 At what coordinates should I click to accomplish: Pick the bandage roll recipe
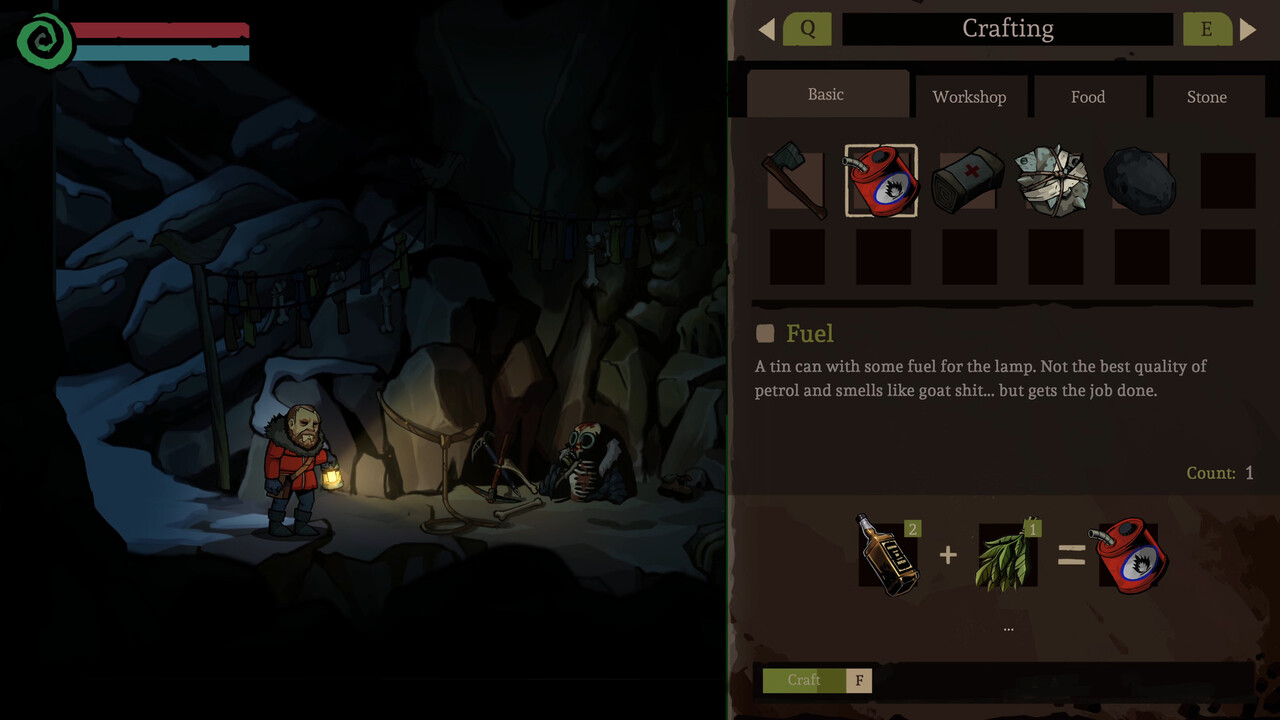point(968,181)
